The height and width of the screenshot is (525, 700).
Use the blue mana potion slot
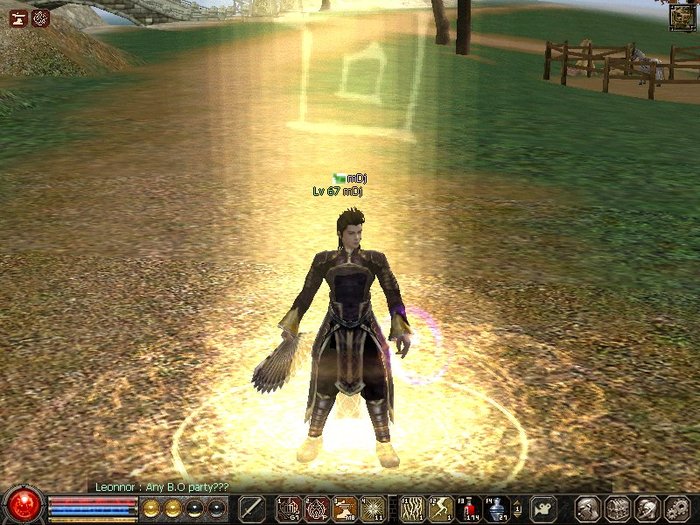click(497, 509)
